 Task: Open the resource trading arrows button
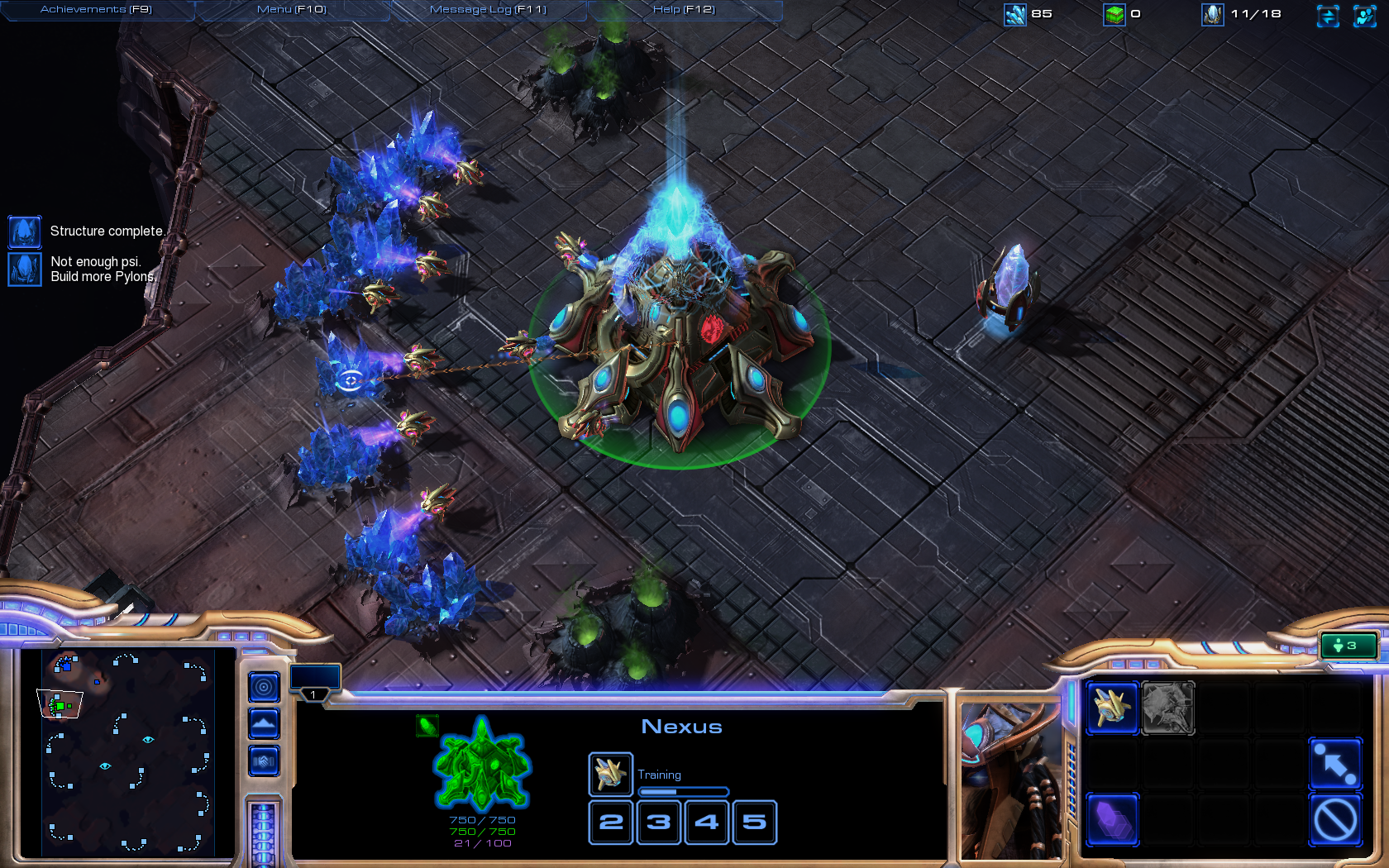[1328, 16]
